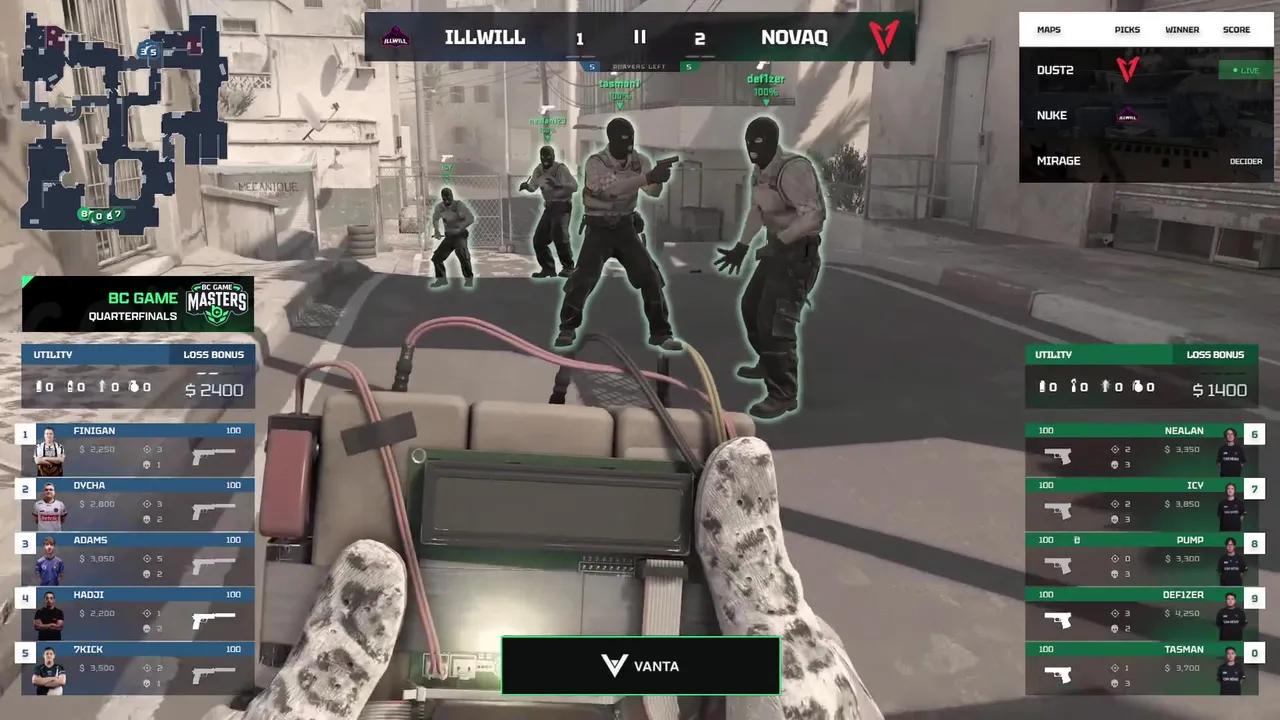The height and width of the screenshot is (720, 1280).
Task: Click the molotov icon in ILLWILL's utility bar
Action: click(102, 387)
